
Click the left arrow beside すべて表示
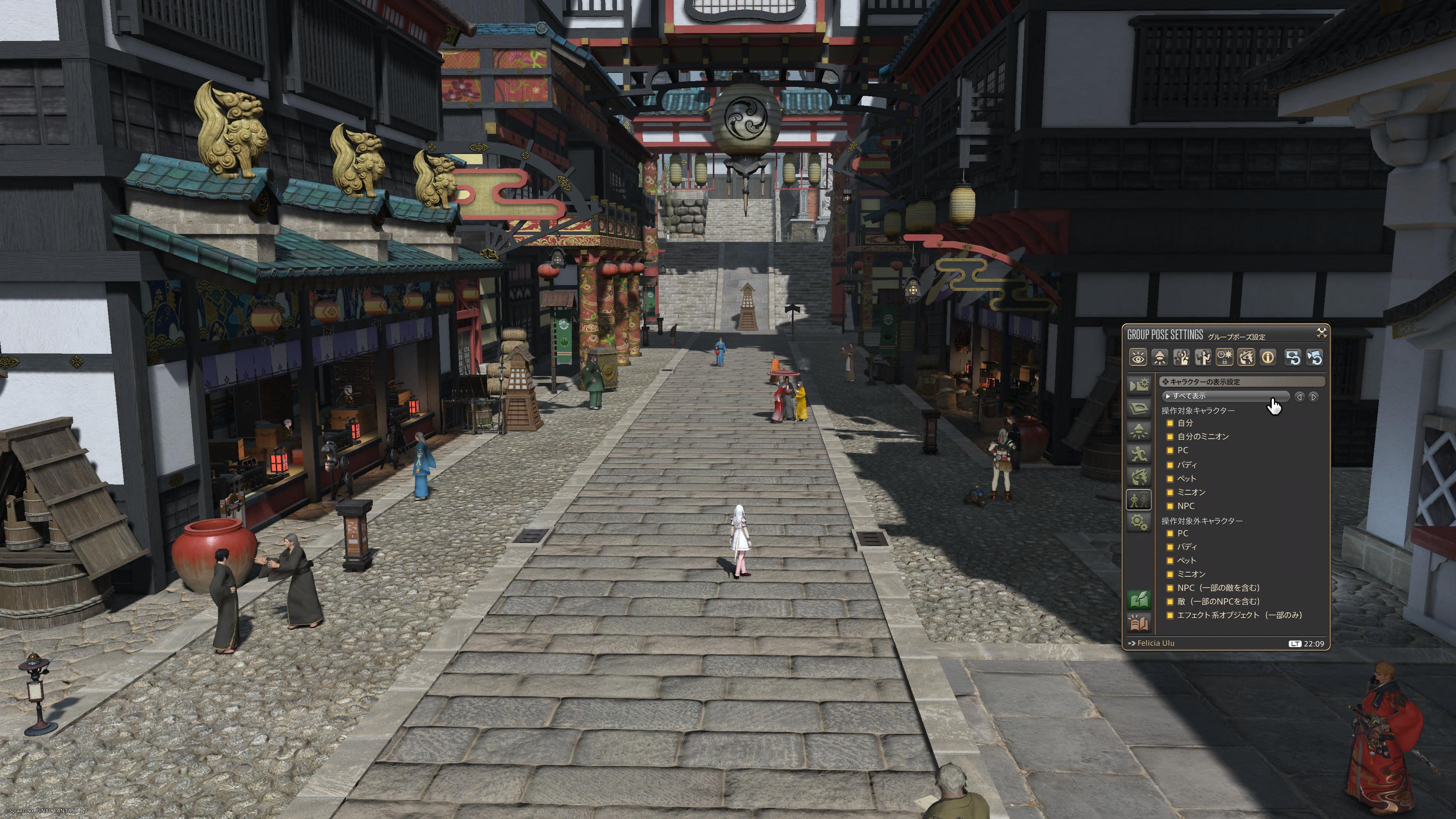click(1299, 397)
